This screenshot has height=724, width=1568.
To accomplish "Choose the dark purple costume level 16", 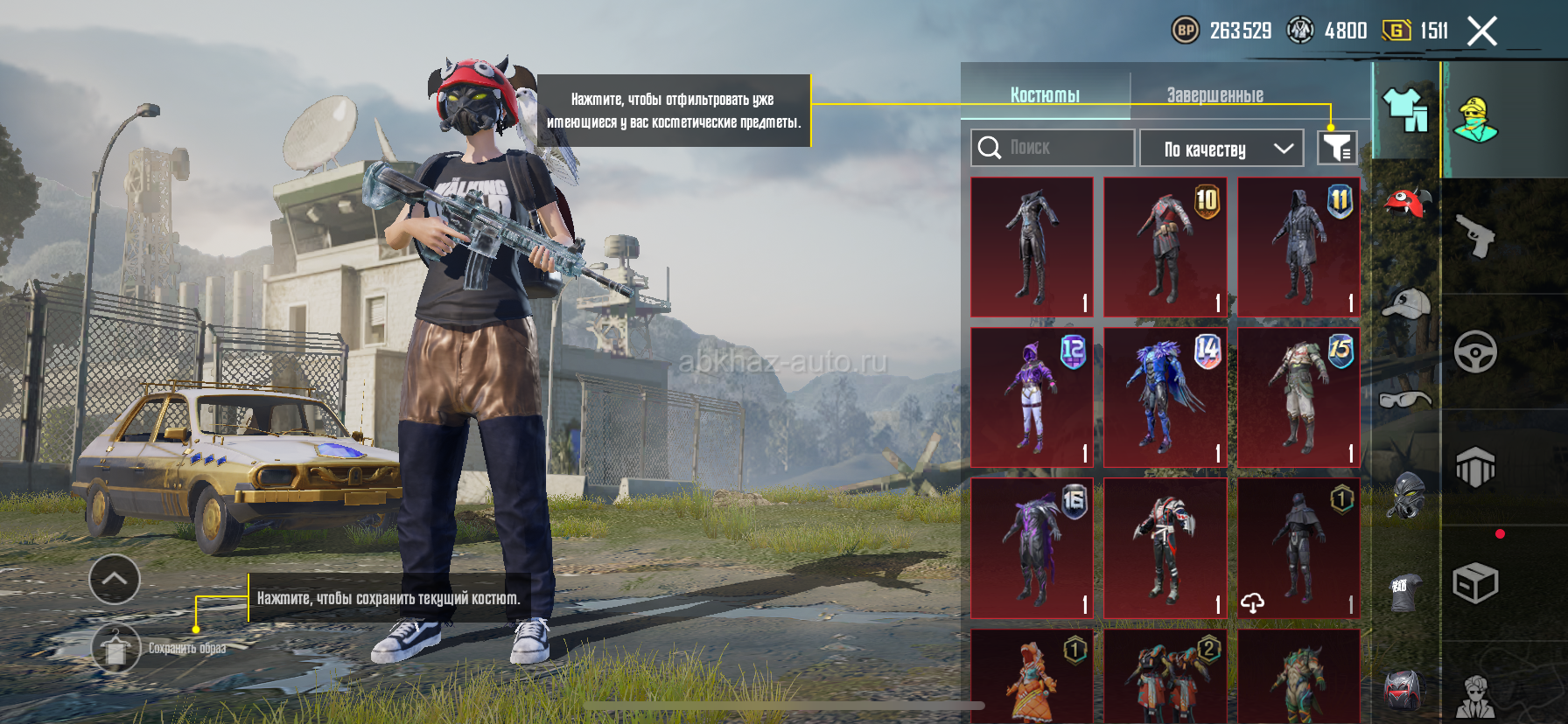I will (x=1032, y=547).
